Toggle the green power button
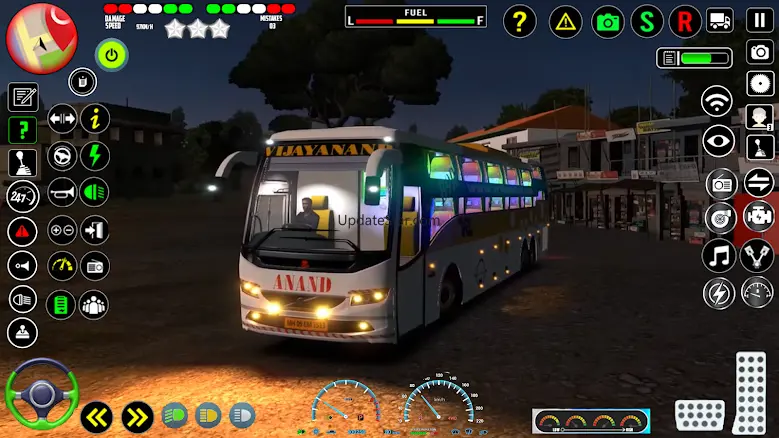This screenshot has height=438, width=779. click(x=111, y=54)
